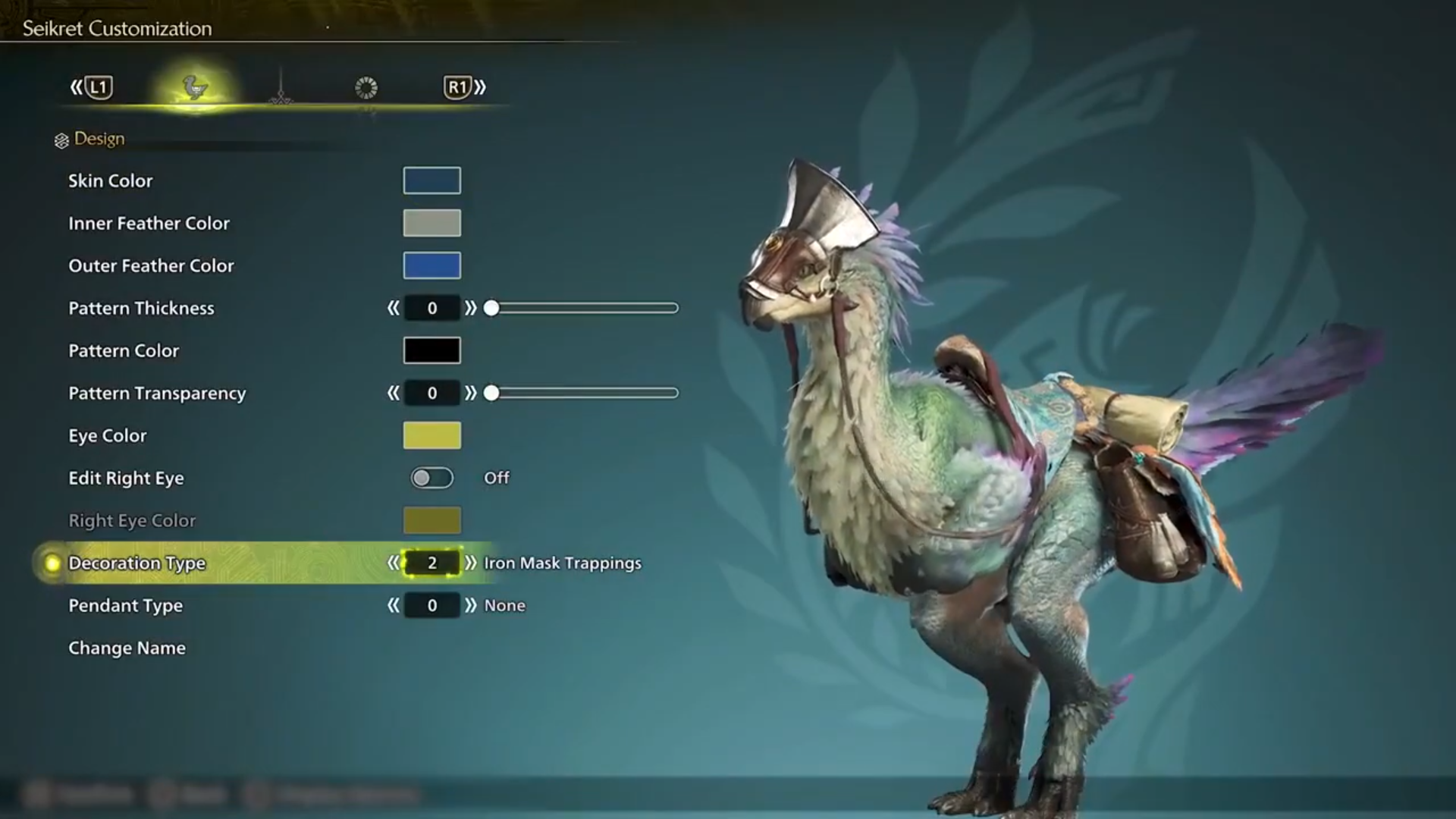Click the right arrow for Decoration Type
Viewport: 1456px width, 819px height.
(472, 563)
